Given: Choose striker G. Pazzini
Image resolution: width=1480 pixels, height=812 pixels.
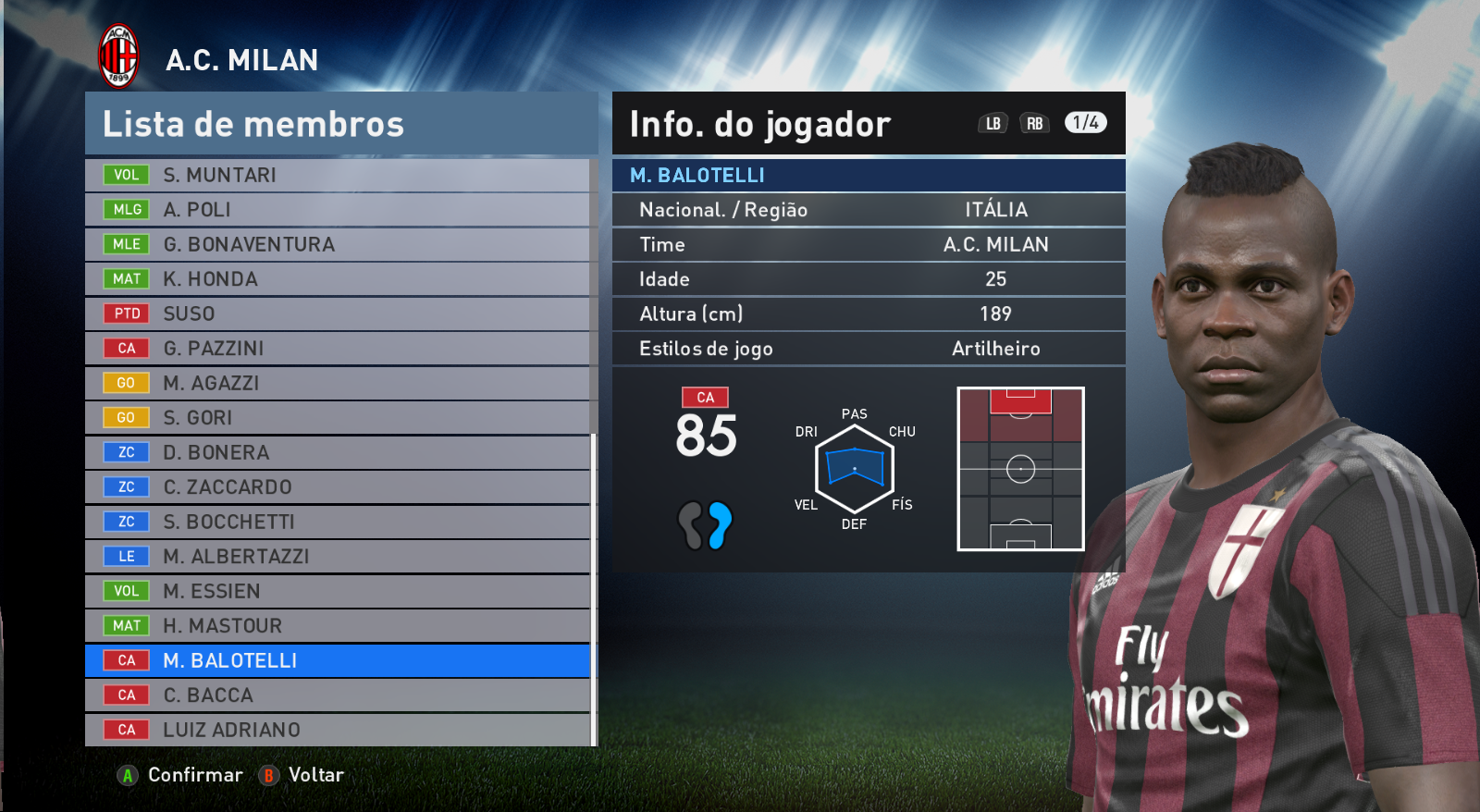Looking at the screenshot, I should [338, 349].
